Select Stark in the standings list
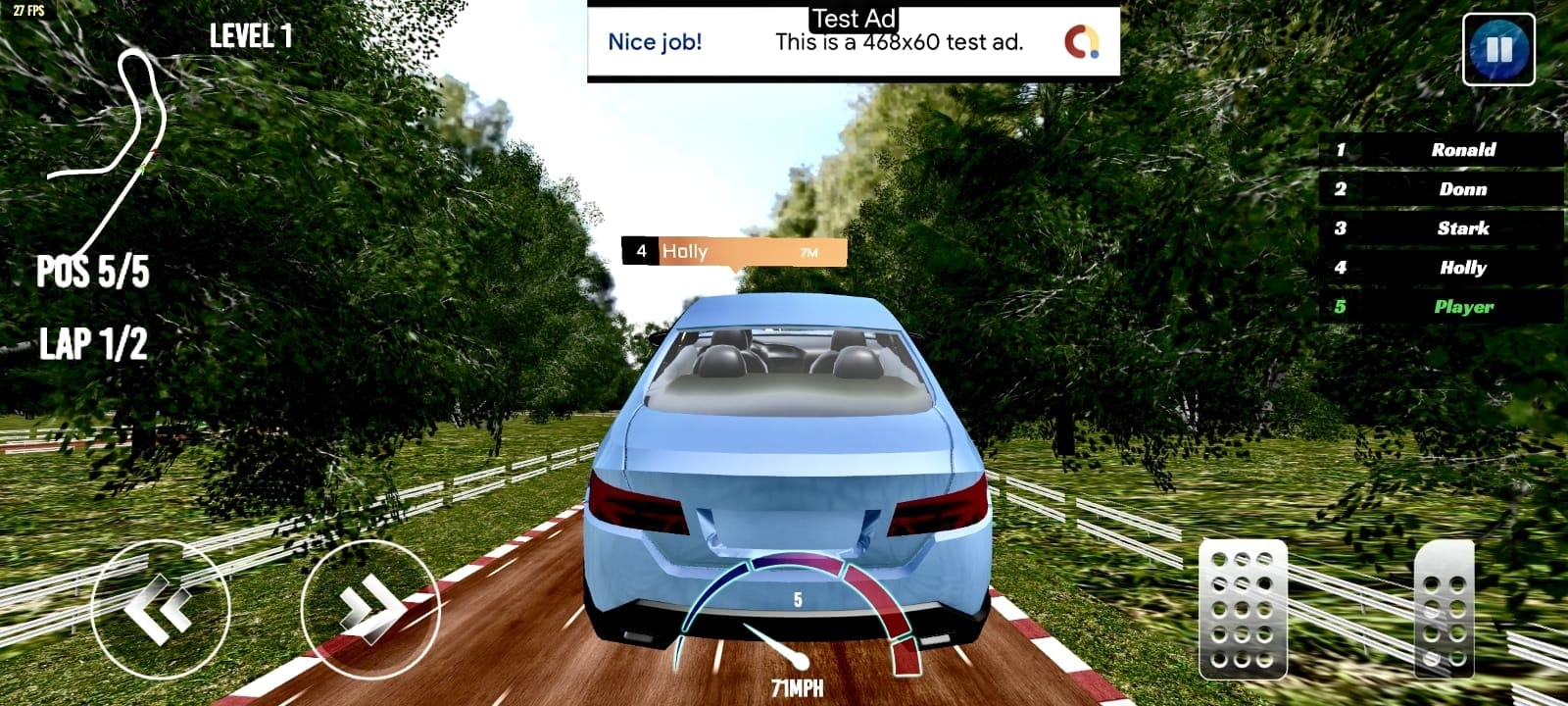Screen dimensions: 1568x706 pos(1442,228)
